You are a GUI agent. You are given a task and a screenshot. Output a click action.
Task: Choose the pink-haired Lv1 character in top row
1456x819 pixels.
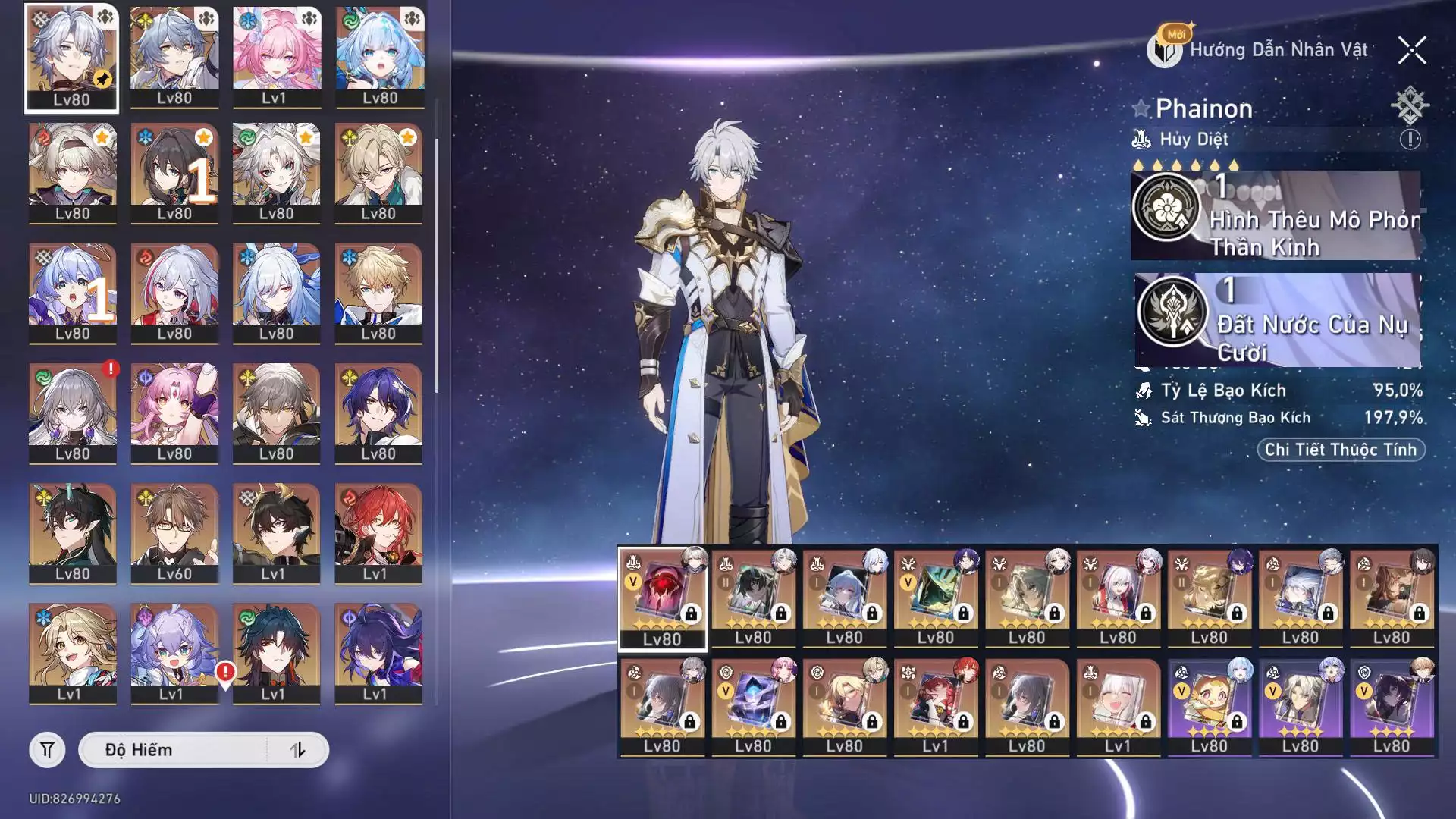point(276,58)
